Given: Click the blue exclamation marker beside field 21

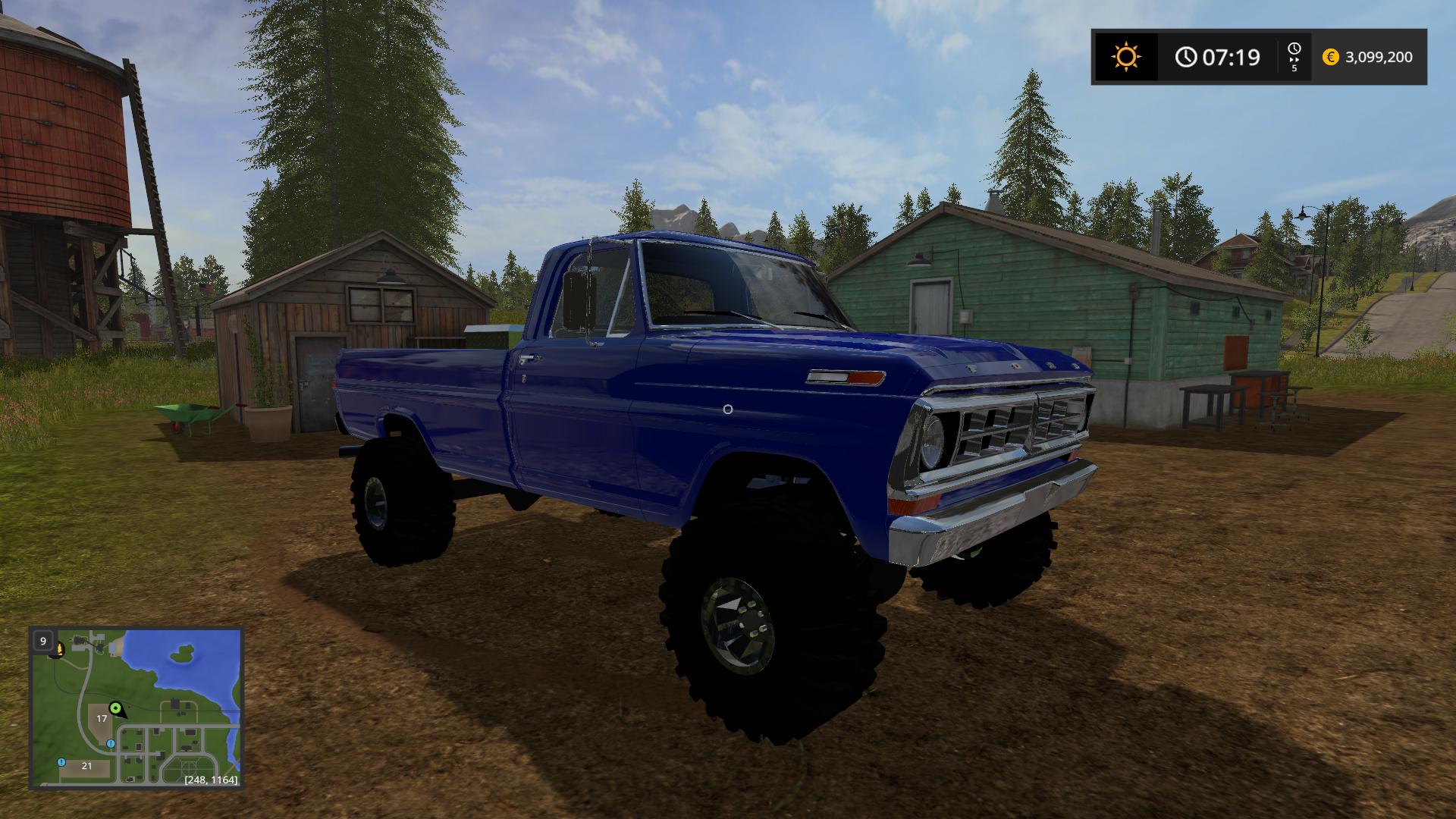Looking at the screenshot, I should coord(61,762).
